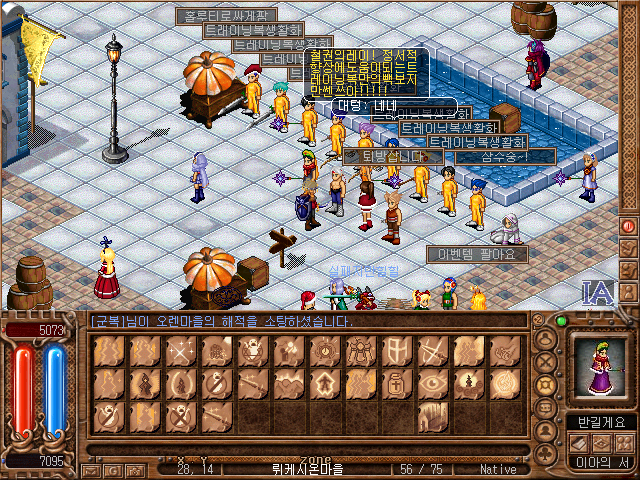640x480 pixels.
Task: Toggle the green round indicator button
Action: point(560,321)
